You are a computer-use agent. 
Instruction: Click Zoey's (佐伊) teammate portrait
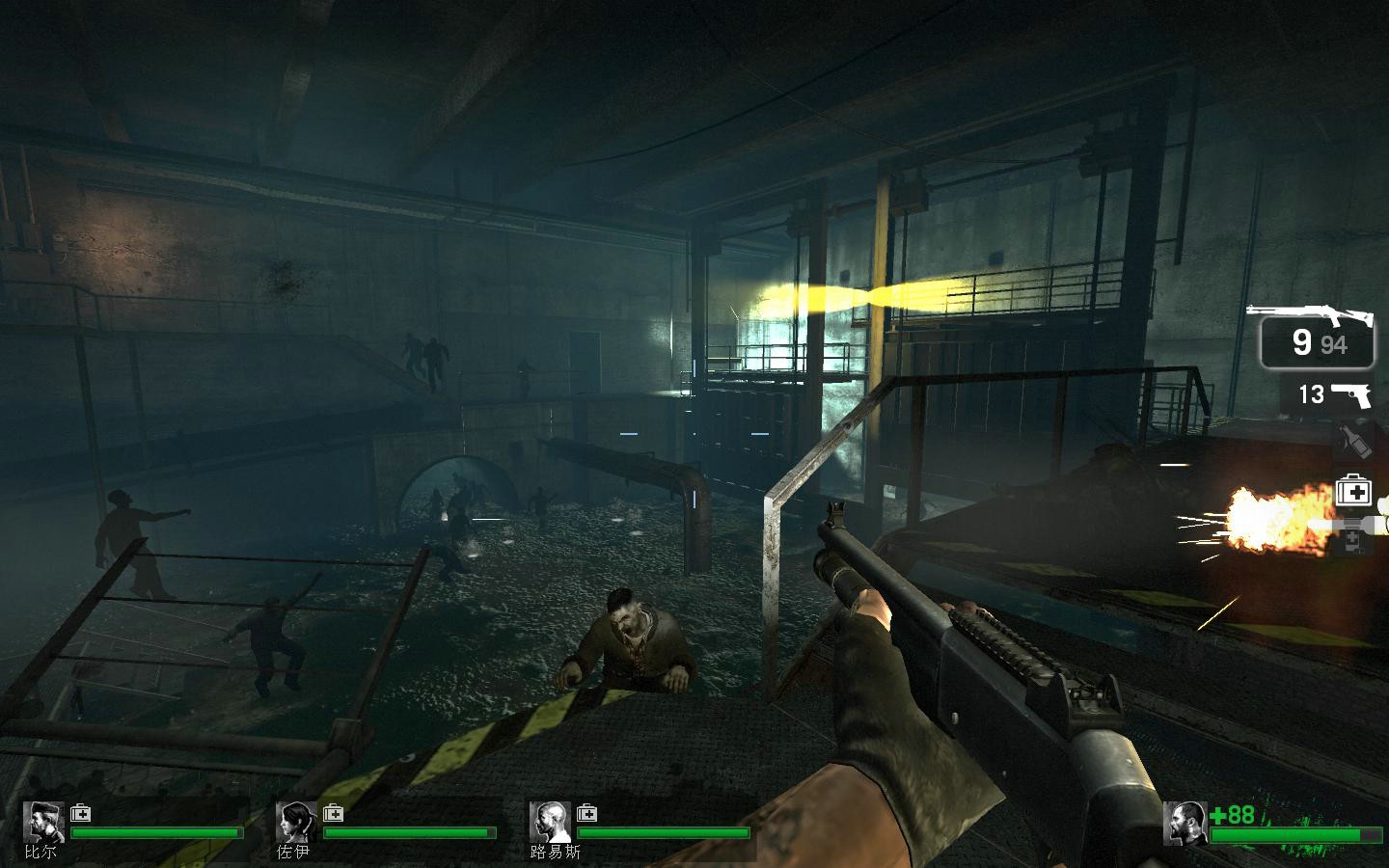296,823
